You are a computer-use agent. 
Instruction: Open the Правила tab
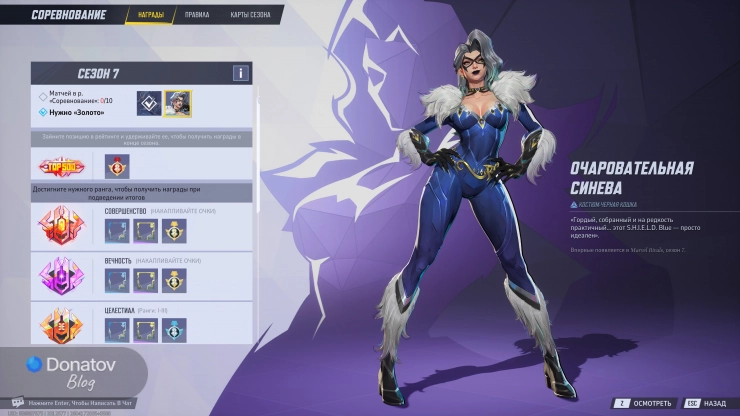(197, 16)
